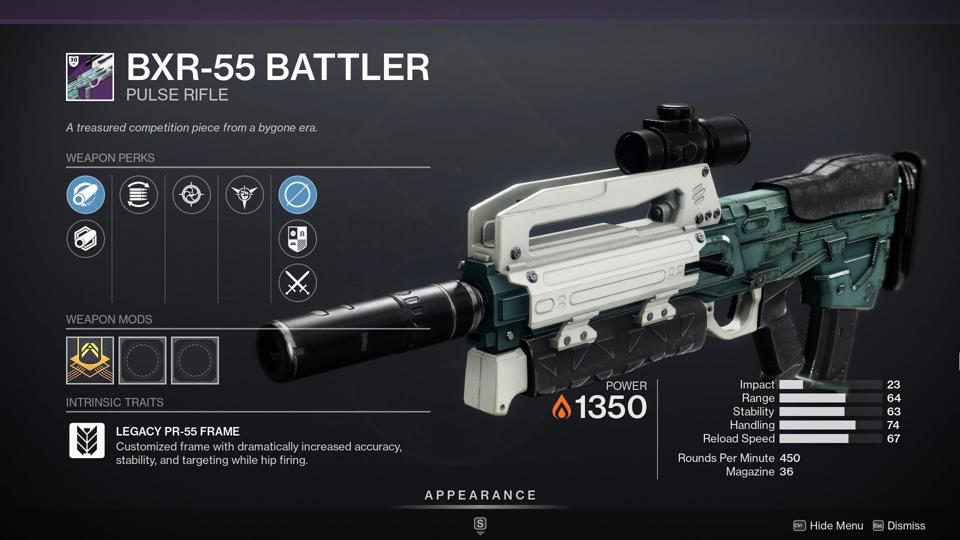Inspect the winged crosshair trait perk

tap(245, 194)
